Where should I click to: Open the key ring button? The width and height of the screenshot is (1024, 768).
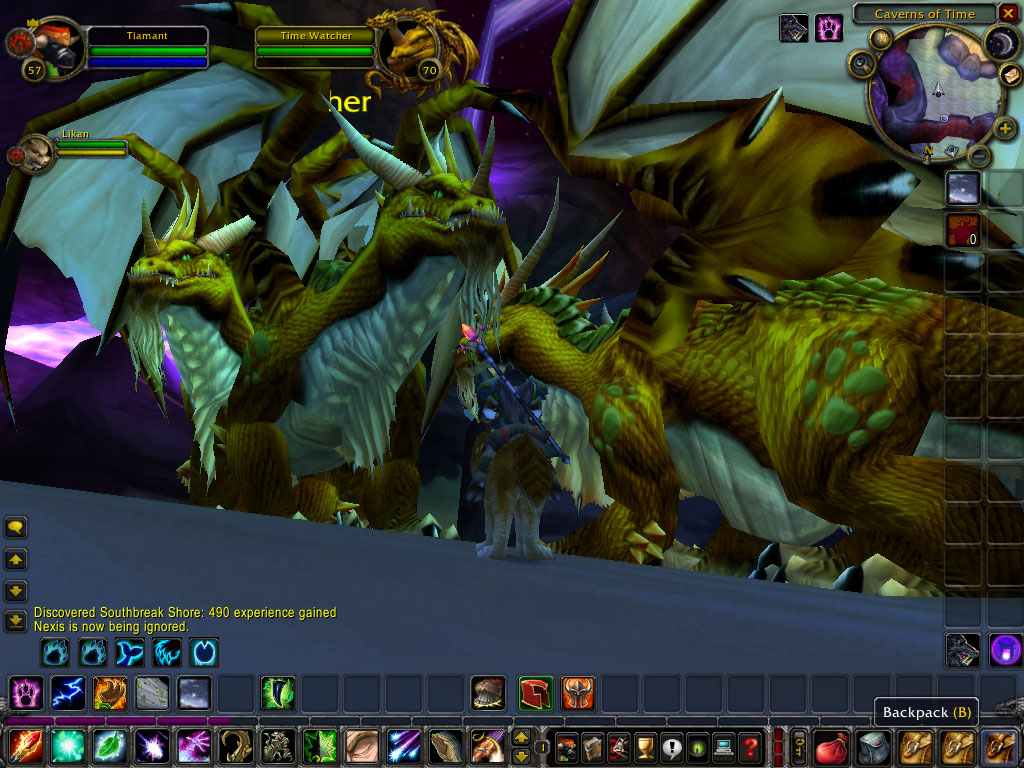click(799, 746)
